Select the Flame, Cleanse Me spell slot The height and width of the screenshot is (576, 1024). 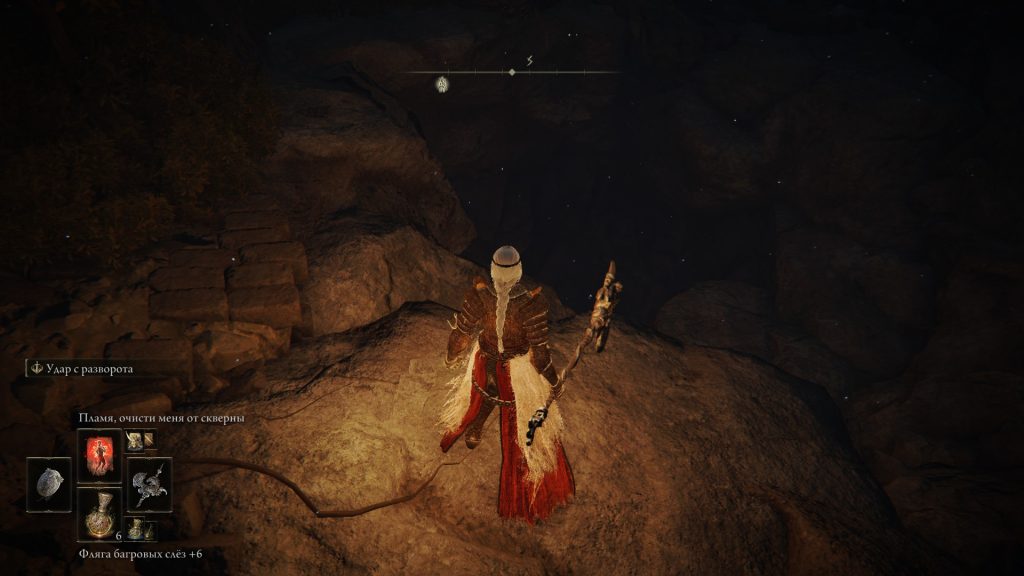click(99, 456)
